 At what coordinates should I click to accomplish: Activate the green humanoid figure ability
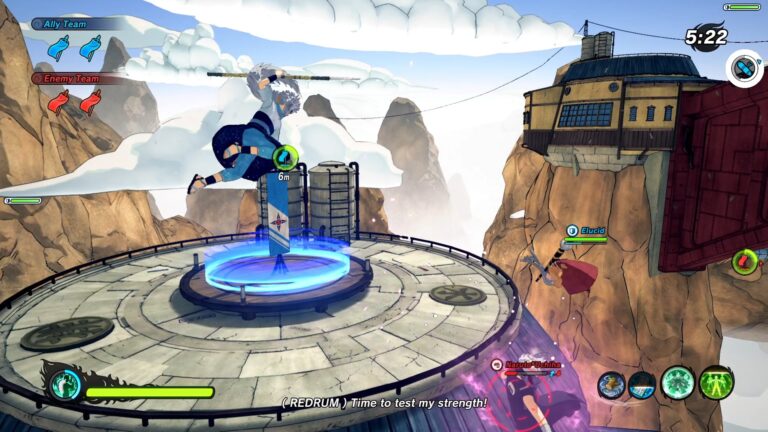[716, 382]
